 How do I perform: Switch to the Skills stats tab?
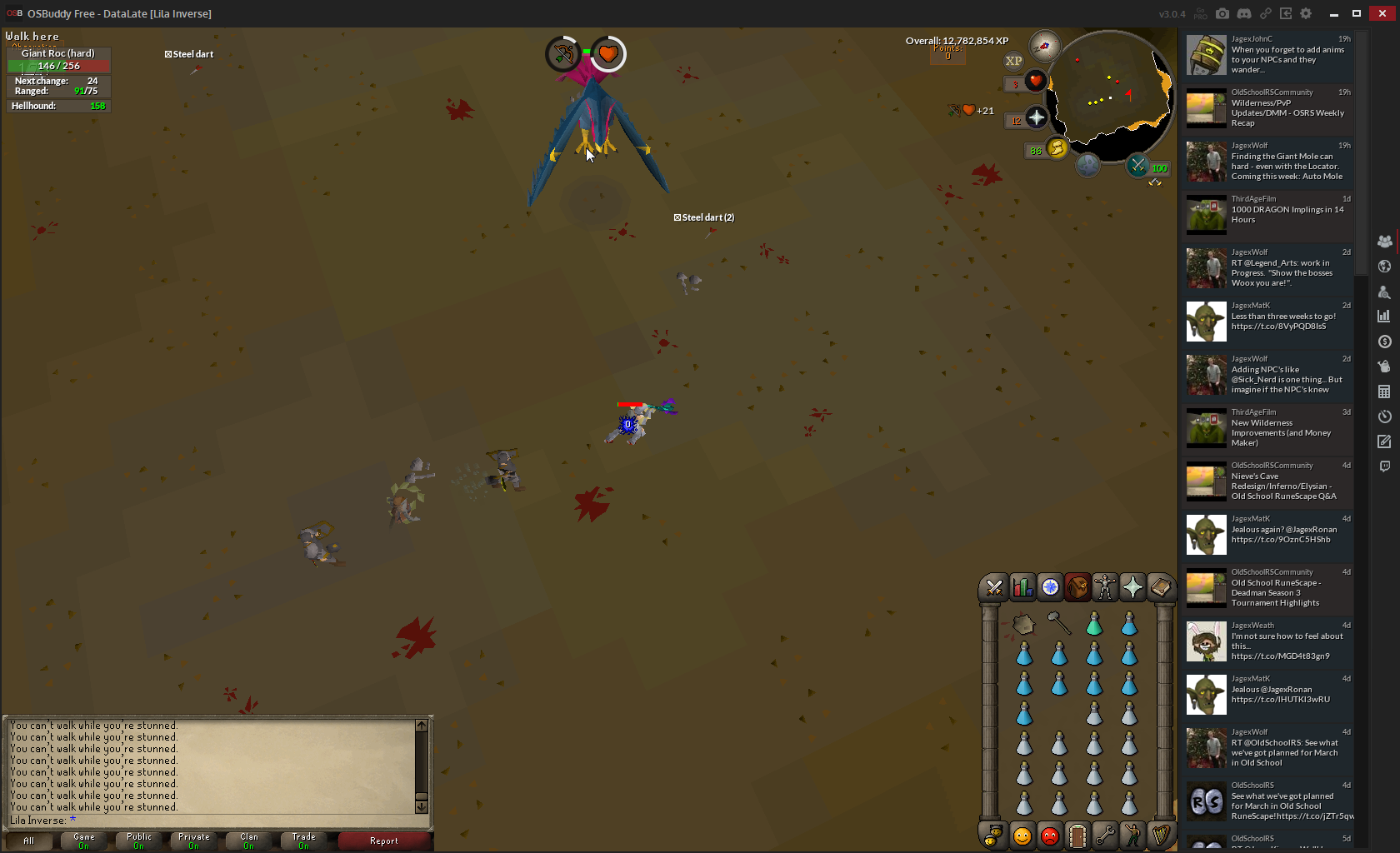pos(1022,588)
